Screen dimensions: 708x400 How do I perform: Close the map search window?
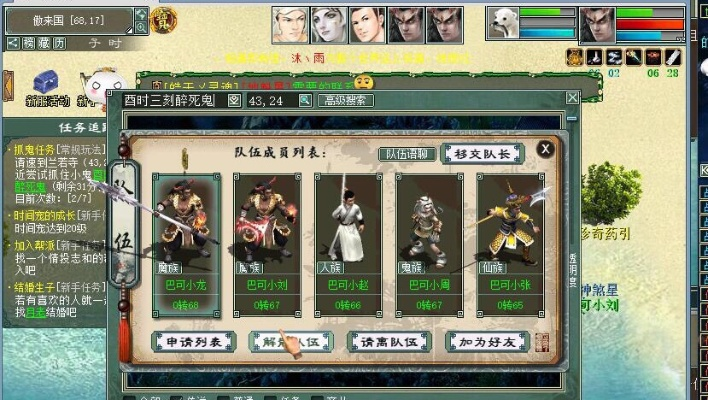pyautogui.click(x=571, y=98)
